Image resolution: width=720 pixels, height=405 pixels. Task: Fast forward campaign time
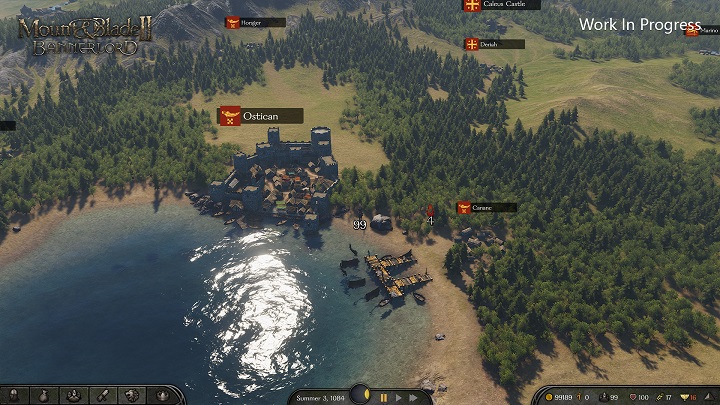click(413, 397)
